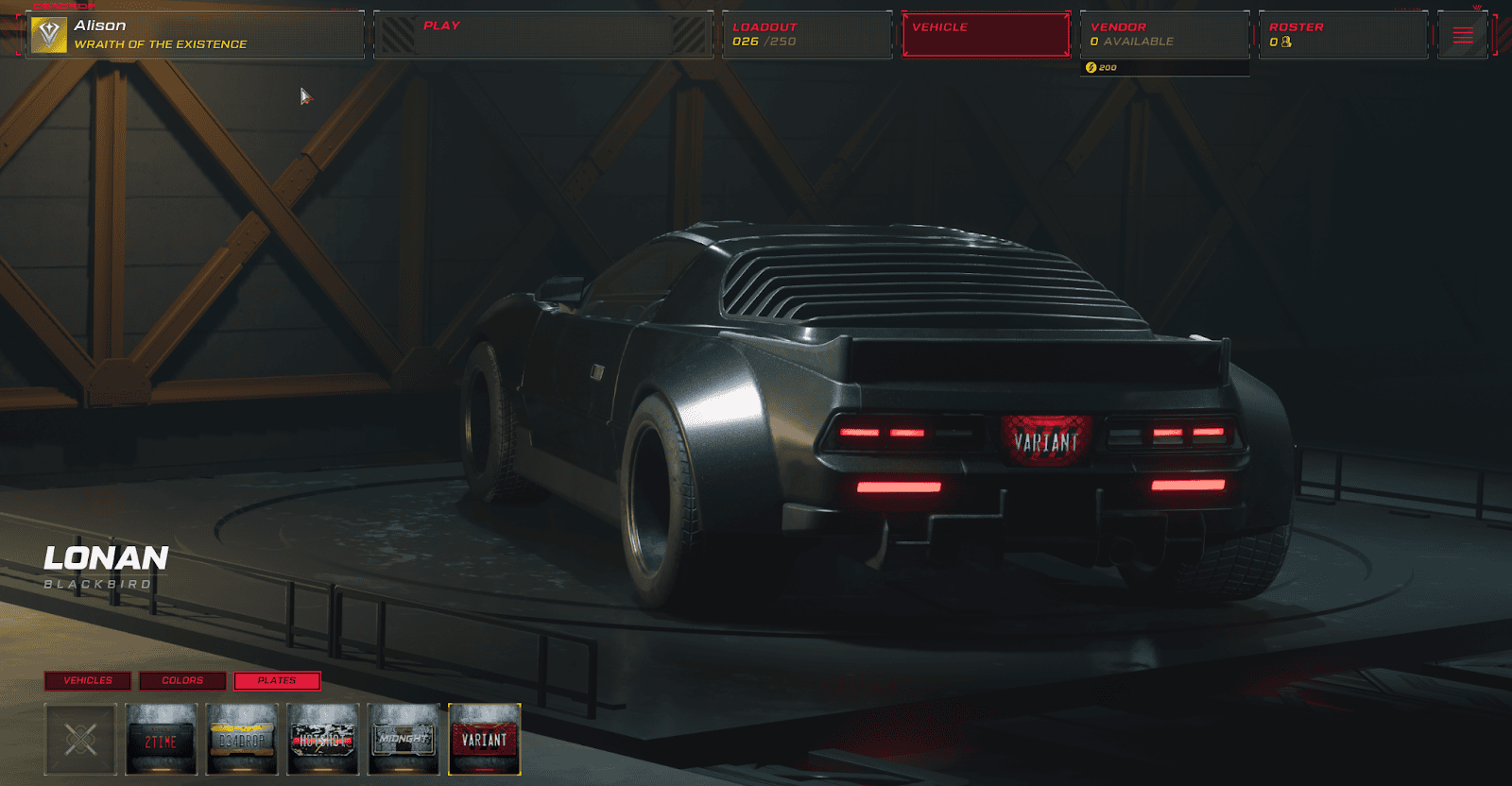Remove the plate with the empty X slot
The width and height of the screenshot is (1512, 786).
click(80, 739)
